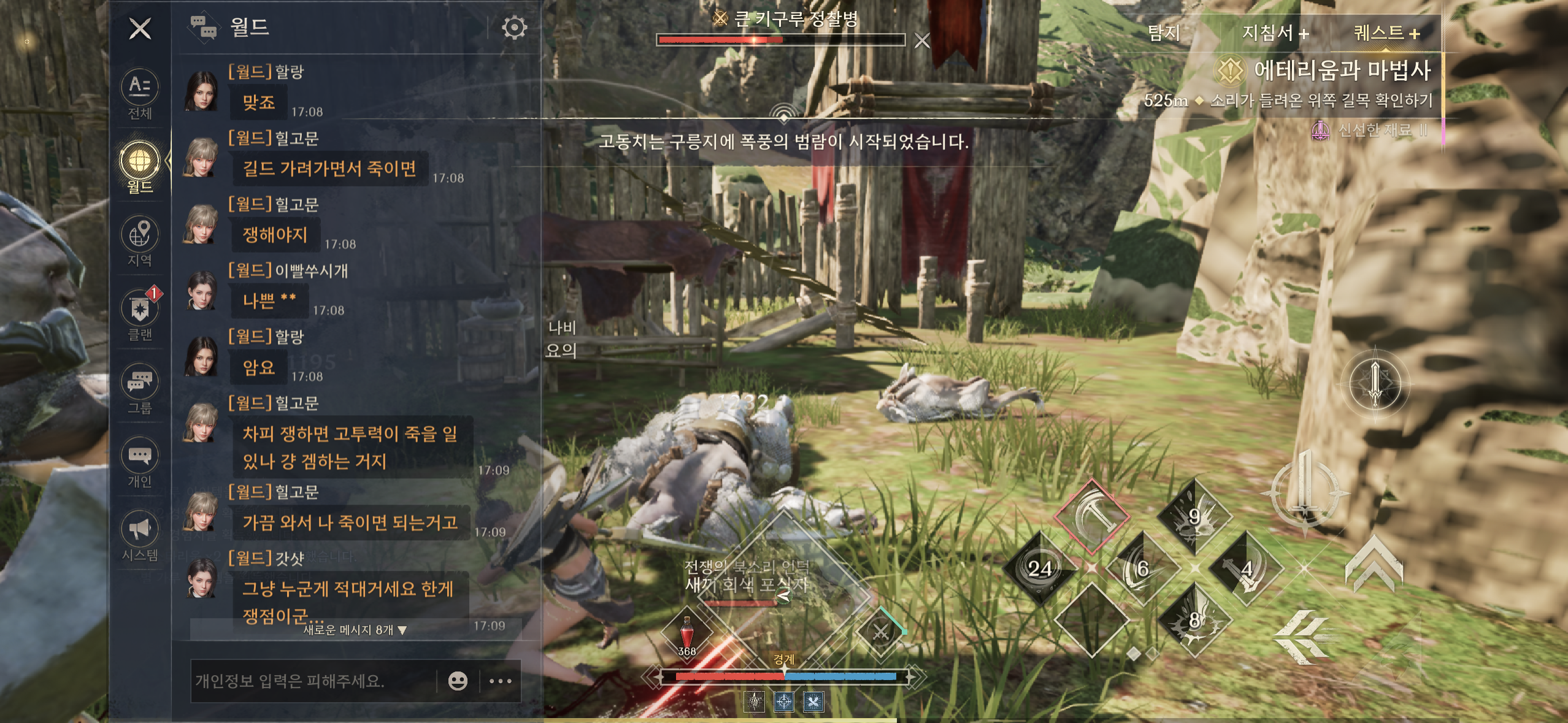Screen dimensions: 1568x723
Task: Open the chat more-options ellipsis button
Action: [501, 681]
